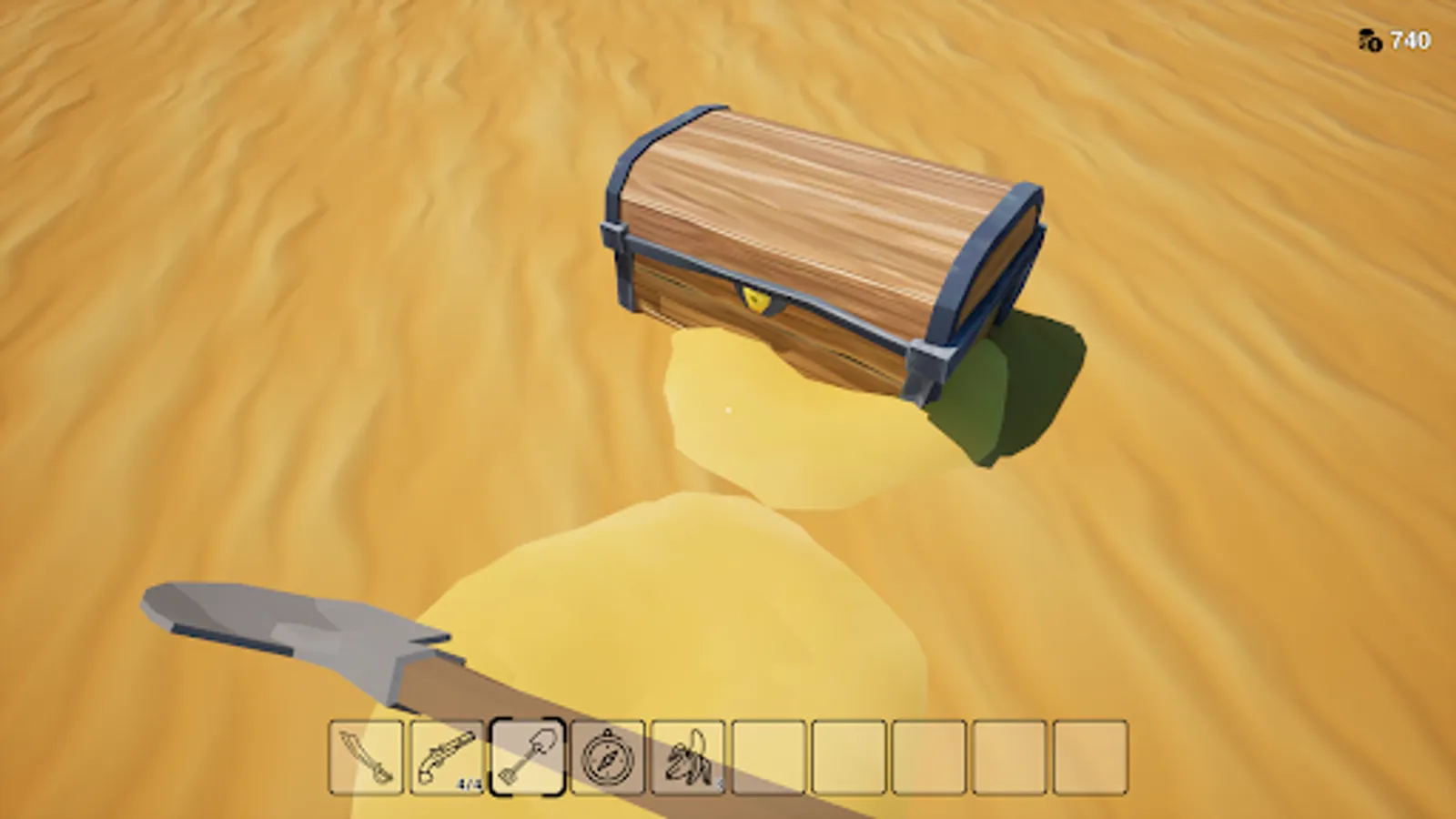Select the bananas item in the hotbar

pos(687,755)
